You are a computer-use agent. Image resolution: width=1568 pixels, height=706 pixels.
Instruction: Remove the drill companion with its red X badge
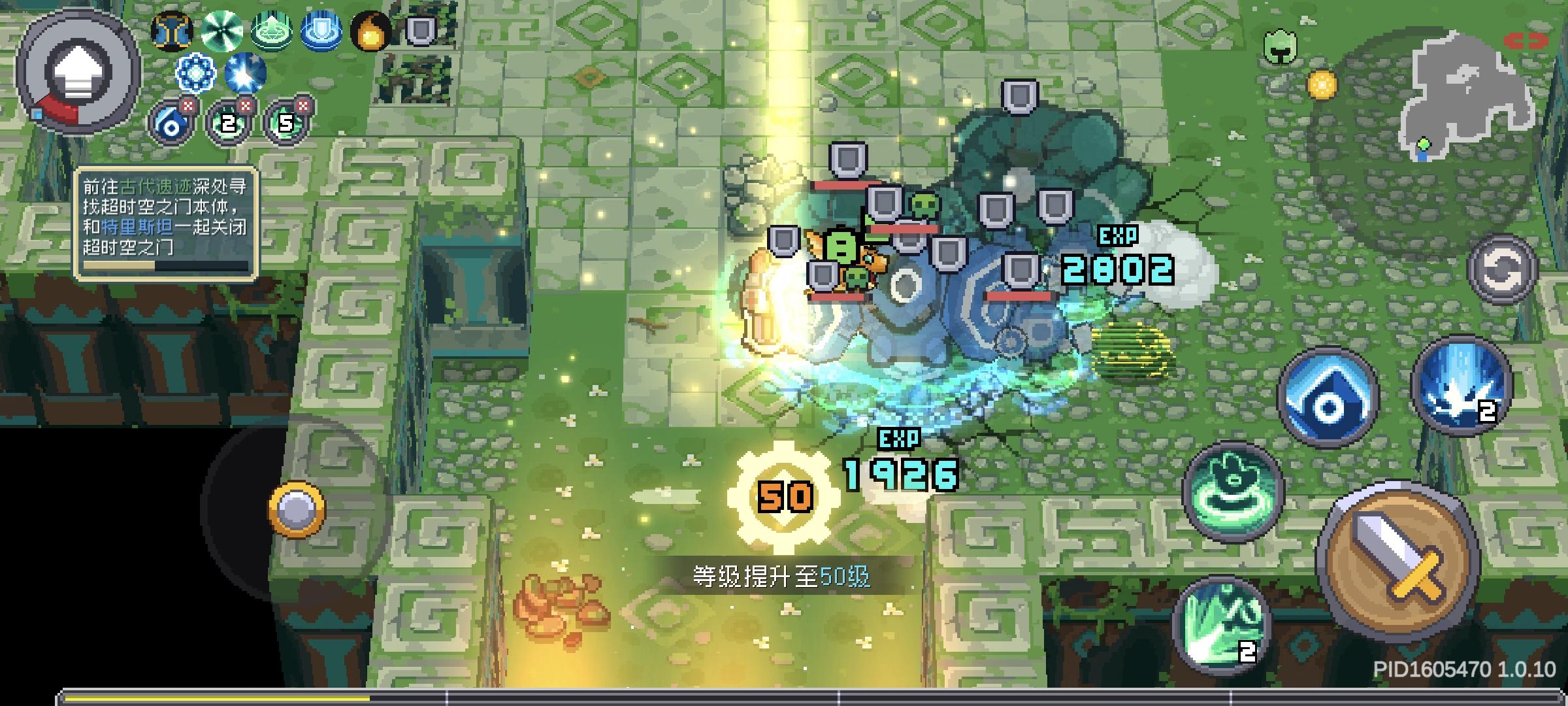click(188, 105)
